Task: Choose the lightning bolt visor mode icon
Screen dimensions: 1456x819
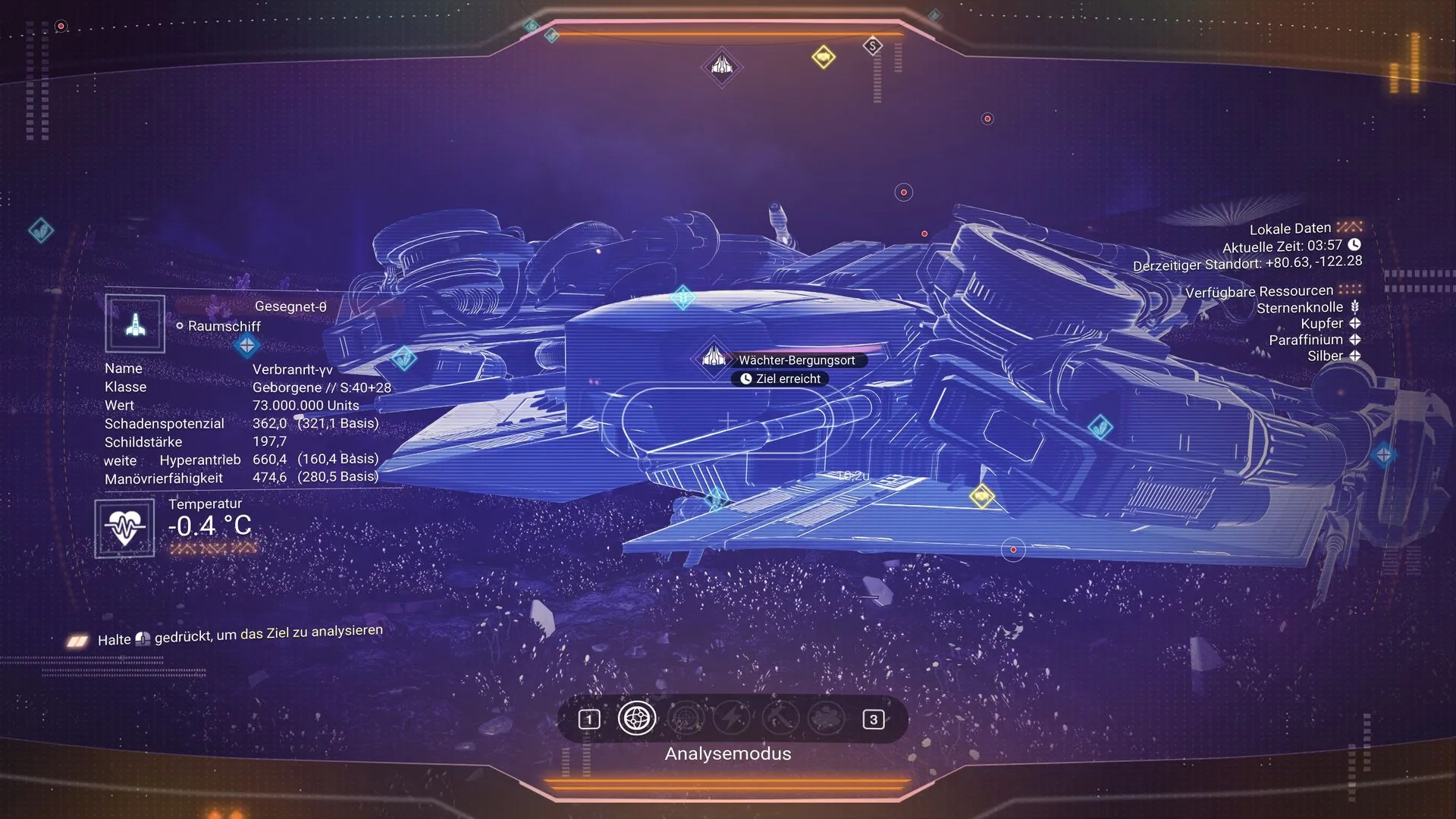Action: coord(732,718)
